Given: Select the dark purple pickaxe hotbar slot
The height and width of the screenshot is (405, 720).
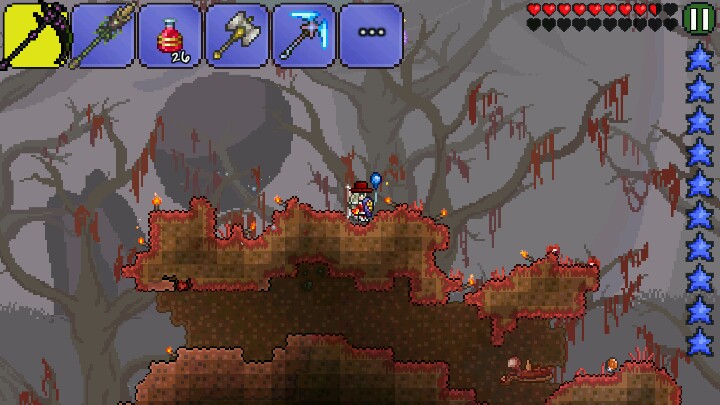Looking at the screenshot, I should (x=33, y=35).
